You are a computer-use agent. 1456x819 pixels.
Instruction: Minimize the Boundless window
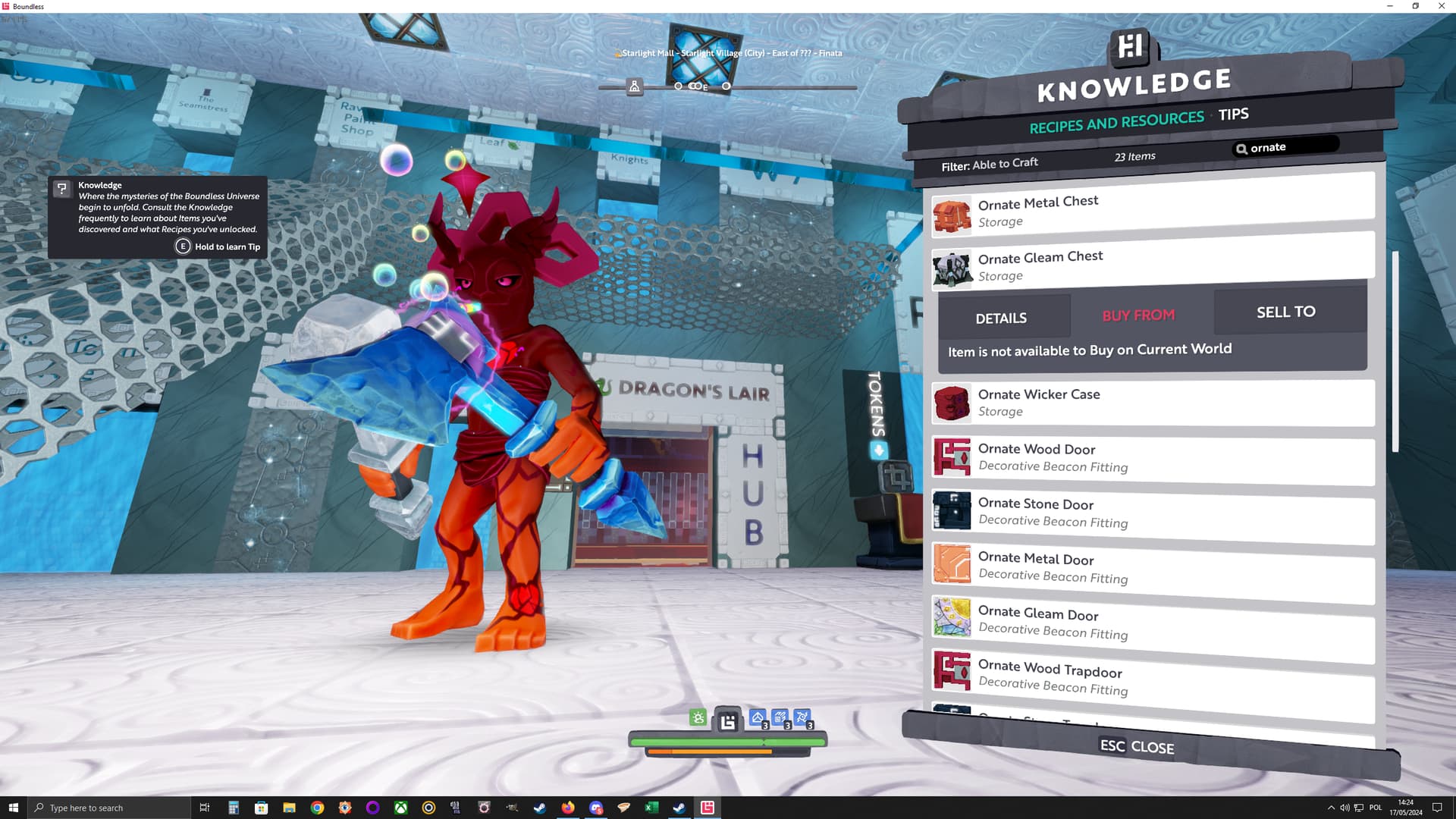coord(1390,6)
